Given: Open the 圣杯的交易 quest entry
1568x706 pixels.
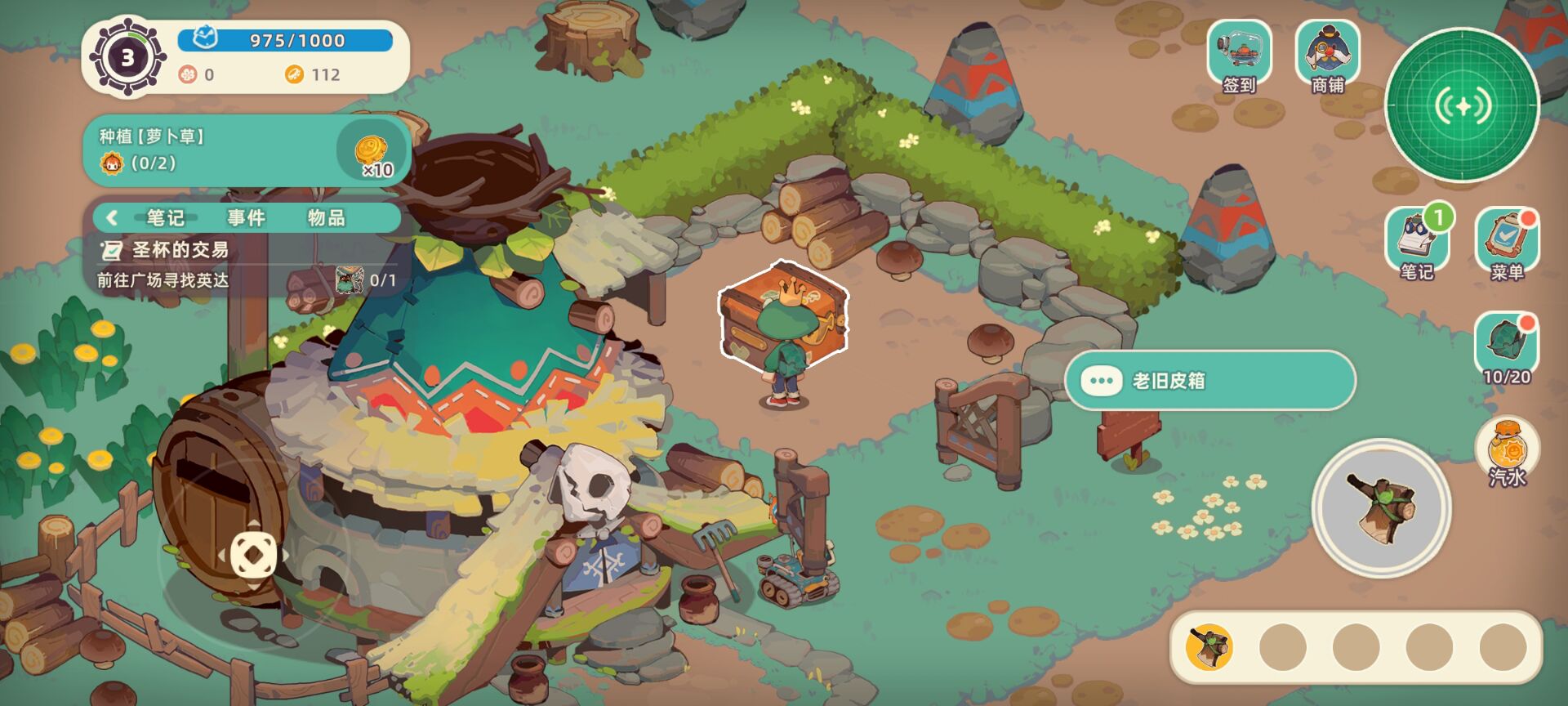Looking at the screenshot, I should pos(180,250).
